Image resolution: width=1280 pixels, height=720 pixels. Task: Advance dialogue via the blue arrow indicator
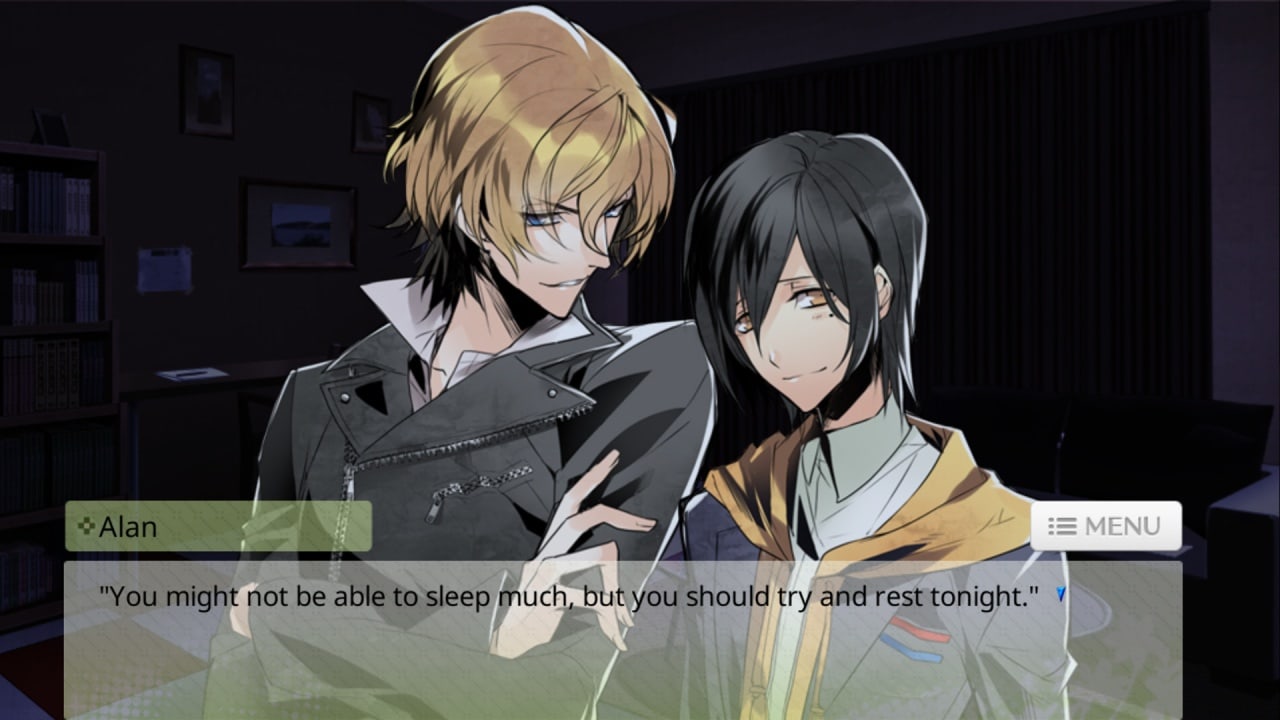1061,595
